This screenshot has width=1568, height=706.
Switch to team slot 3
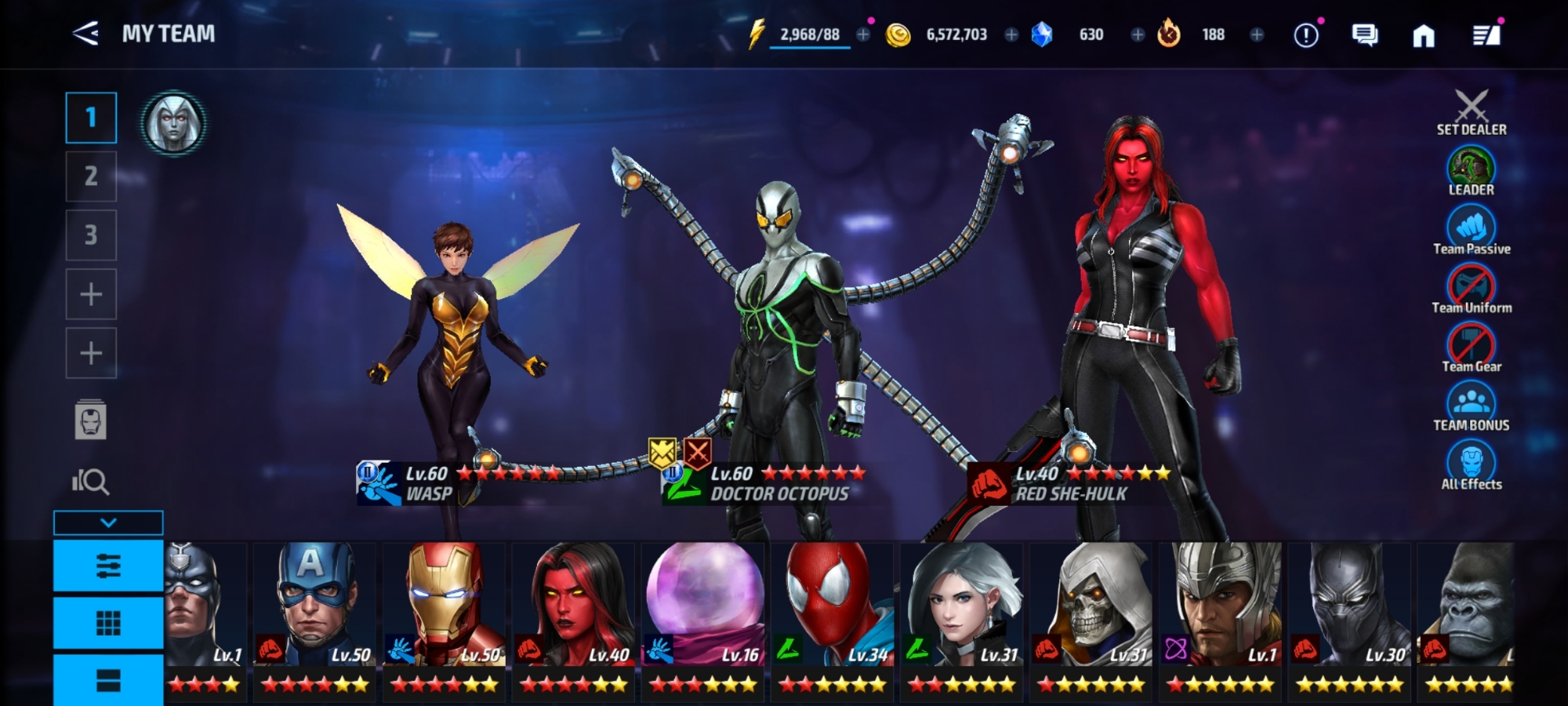tap(91, 235)
